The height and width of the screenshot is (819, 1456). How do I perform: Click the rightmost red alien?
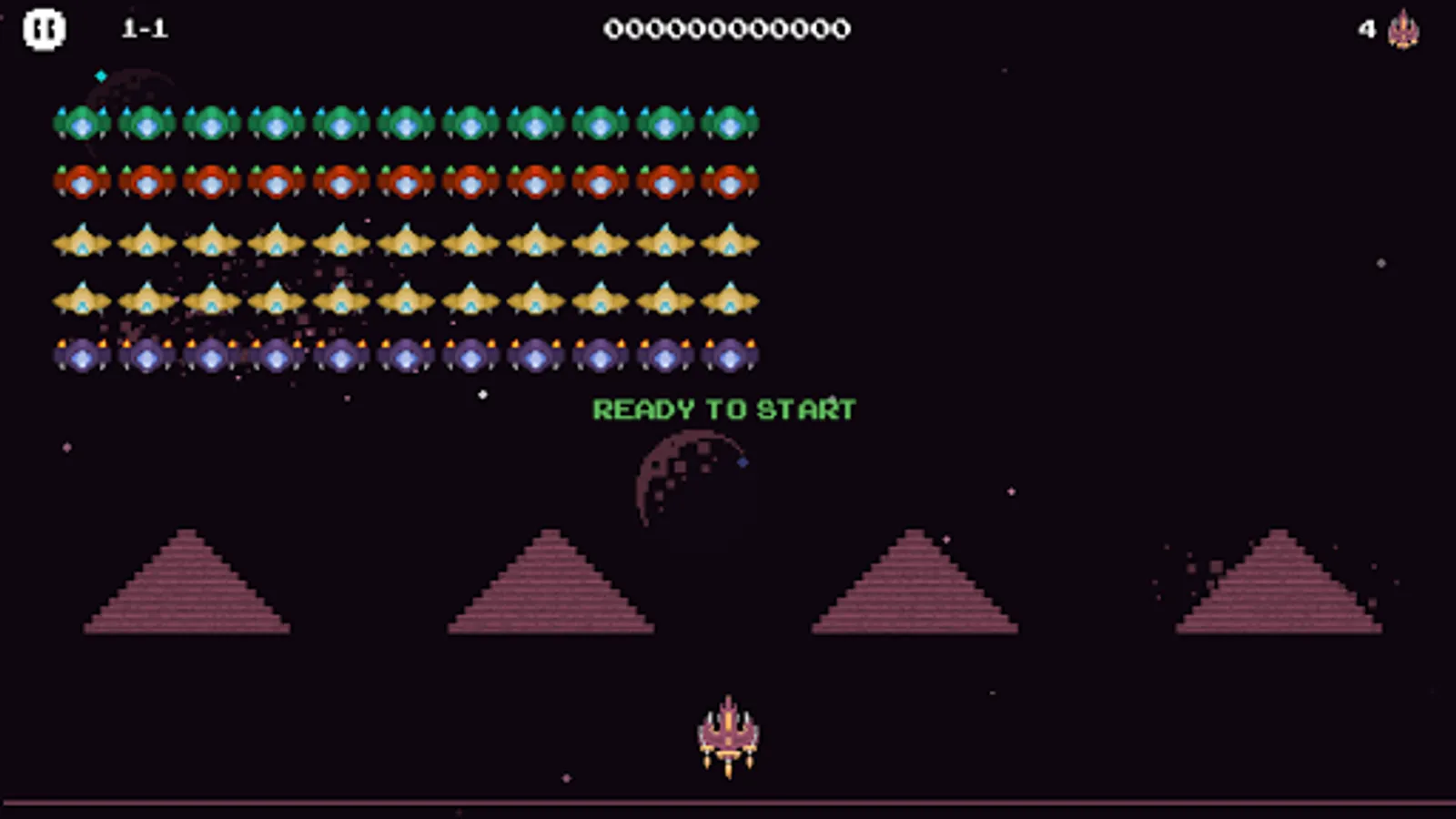click(728, 181)
